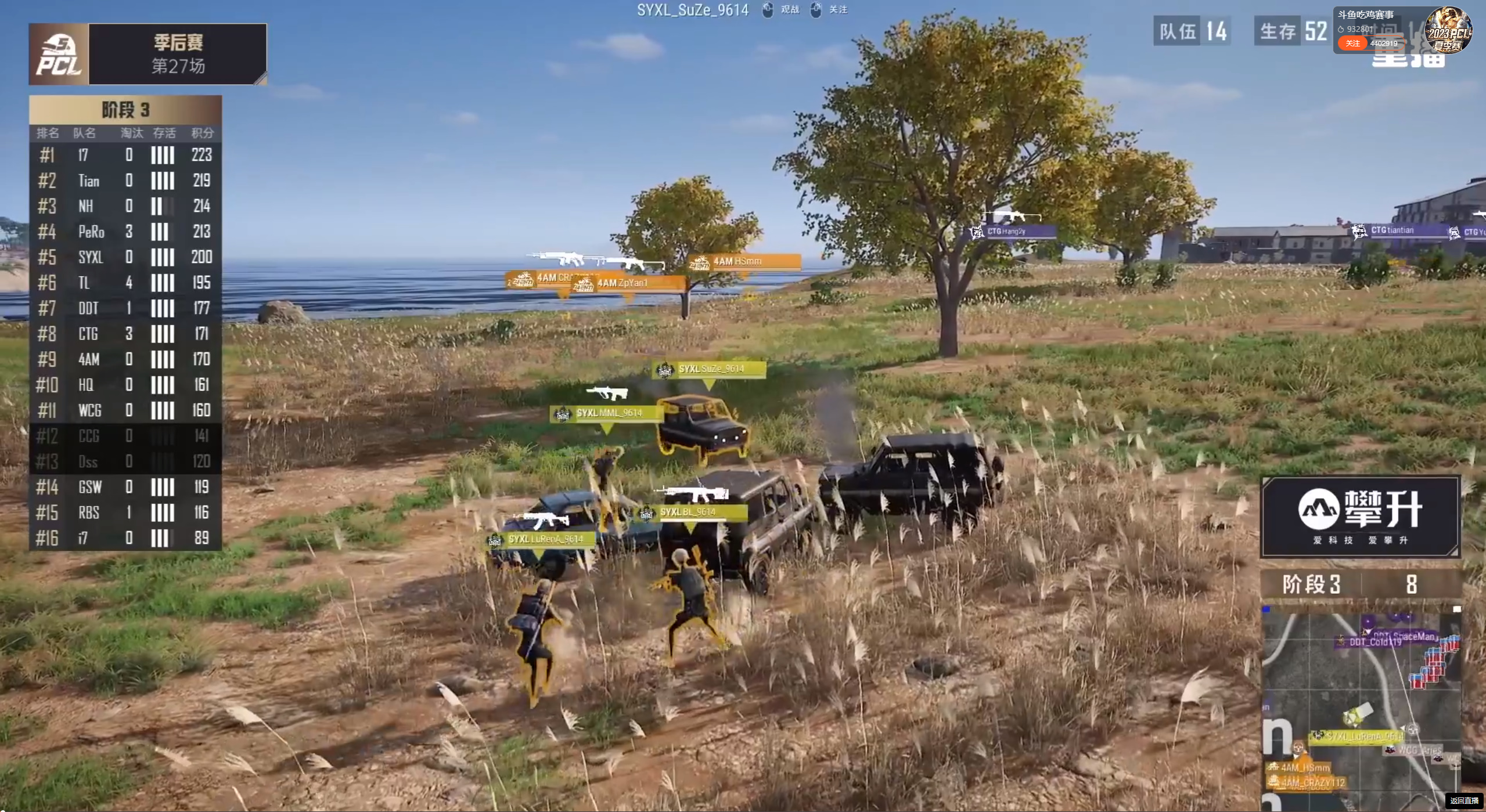
Task: Select the 4AM team row on the scoreboard
Action: pos(125,359)
